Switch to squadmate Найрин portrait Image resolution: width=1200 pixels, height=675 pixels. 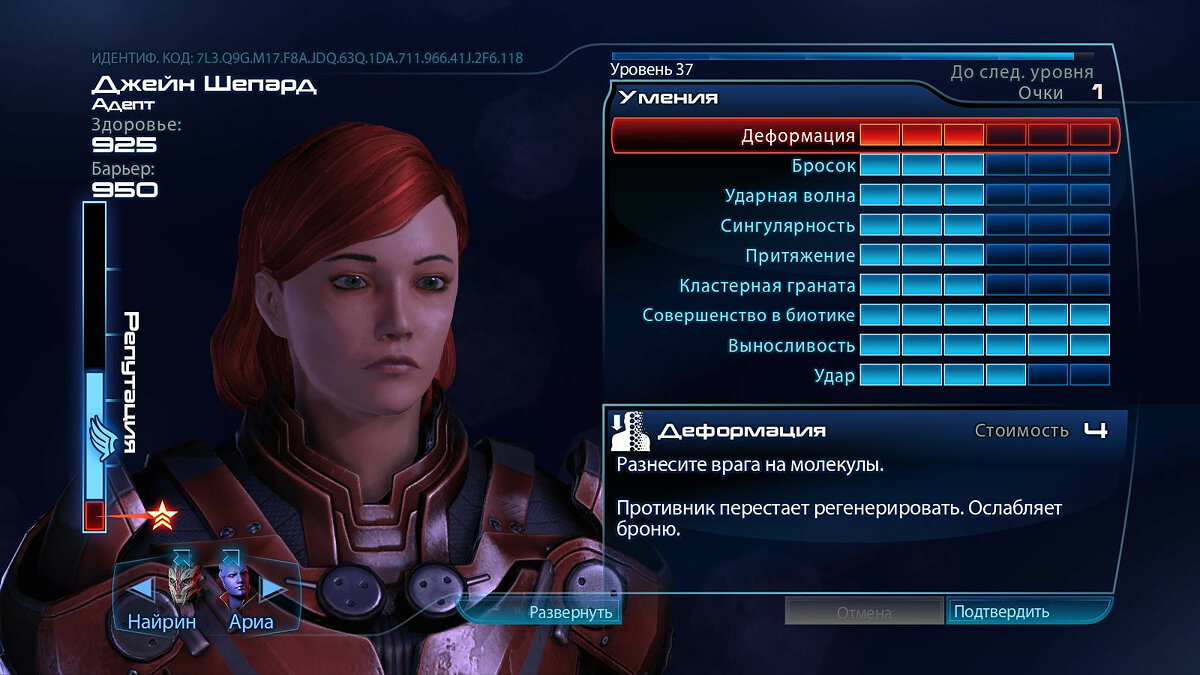coord(184,585)
